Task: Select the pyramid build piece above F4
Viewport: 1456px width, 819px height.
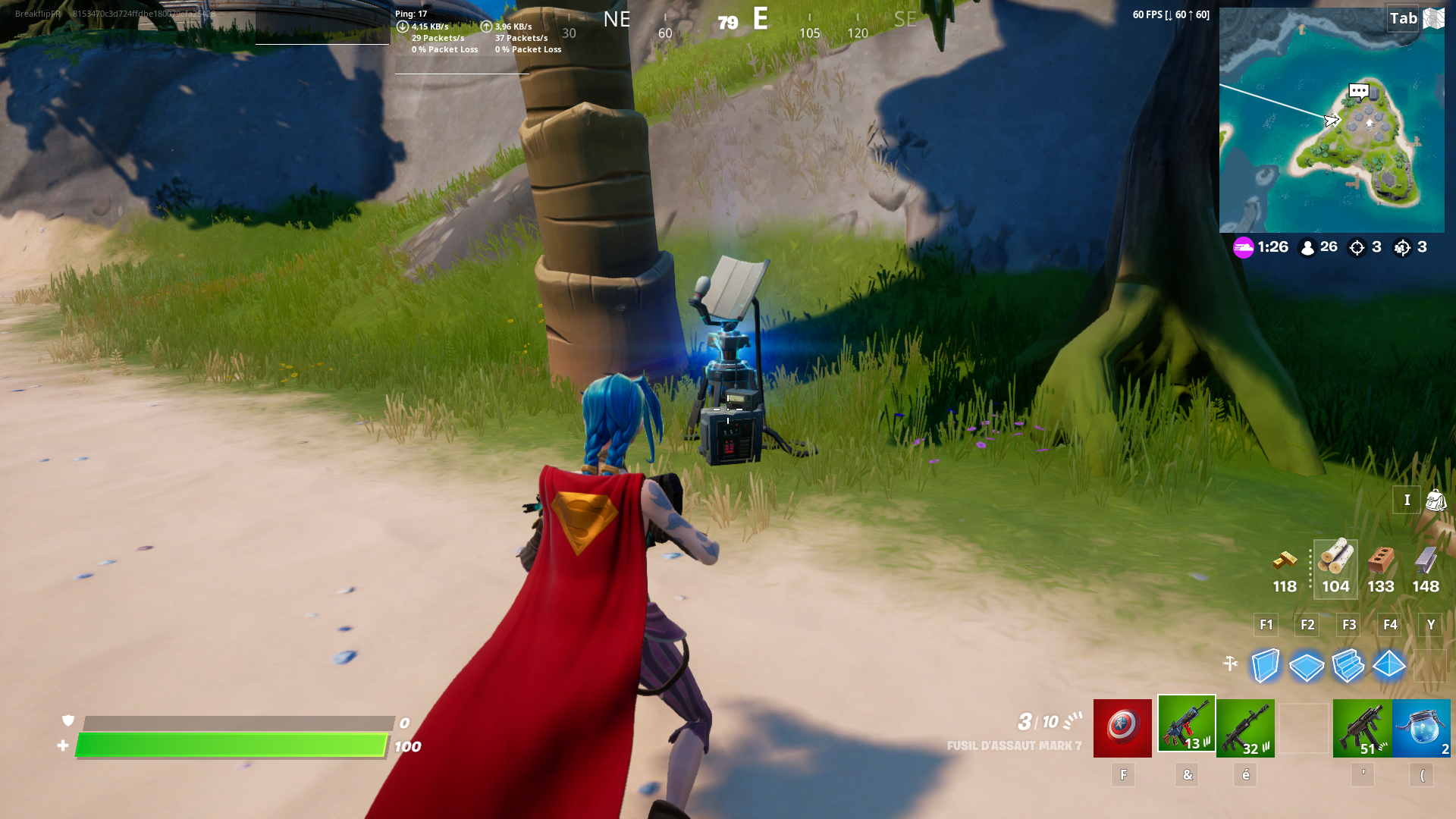Action: coord(1390,667)
